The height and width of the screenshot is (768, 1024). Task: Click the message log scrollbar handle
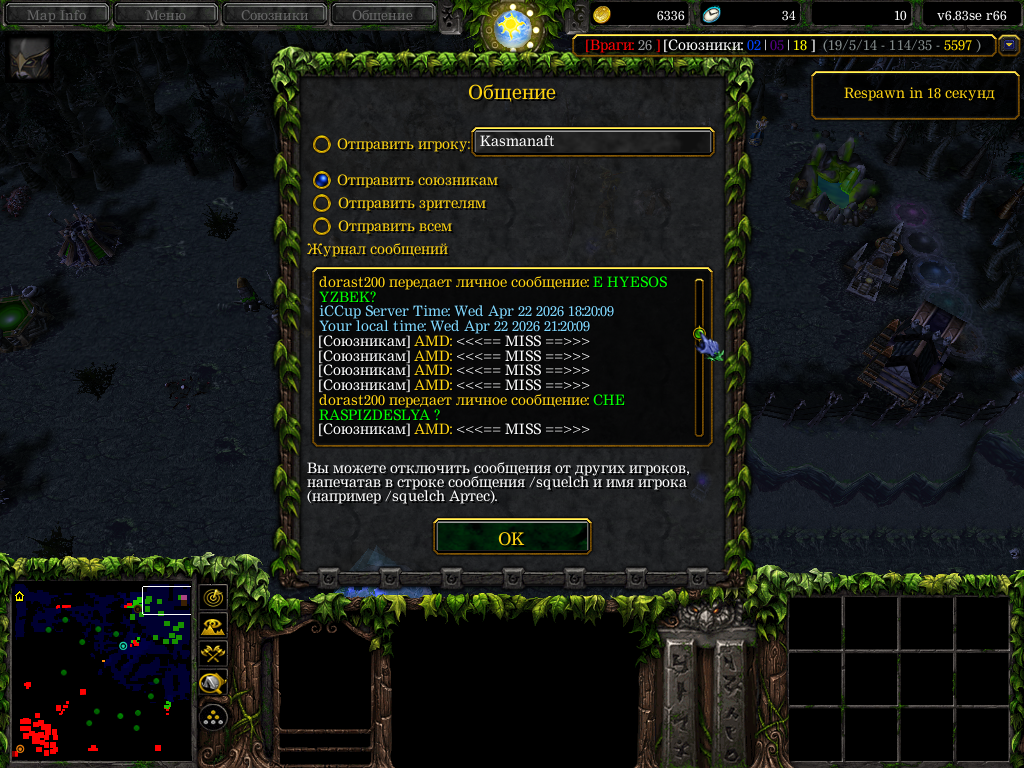click(x=700, y=334)
